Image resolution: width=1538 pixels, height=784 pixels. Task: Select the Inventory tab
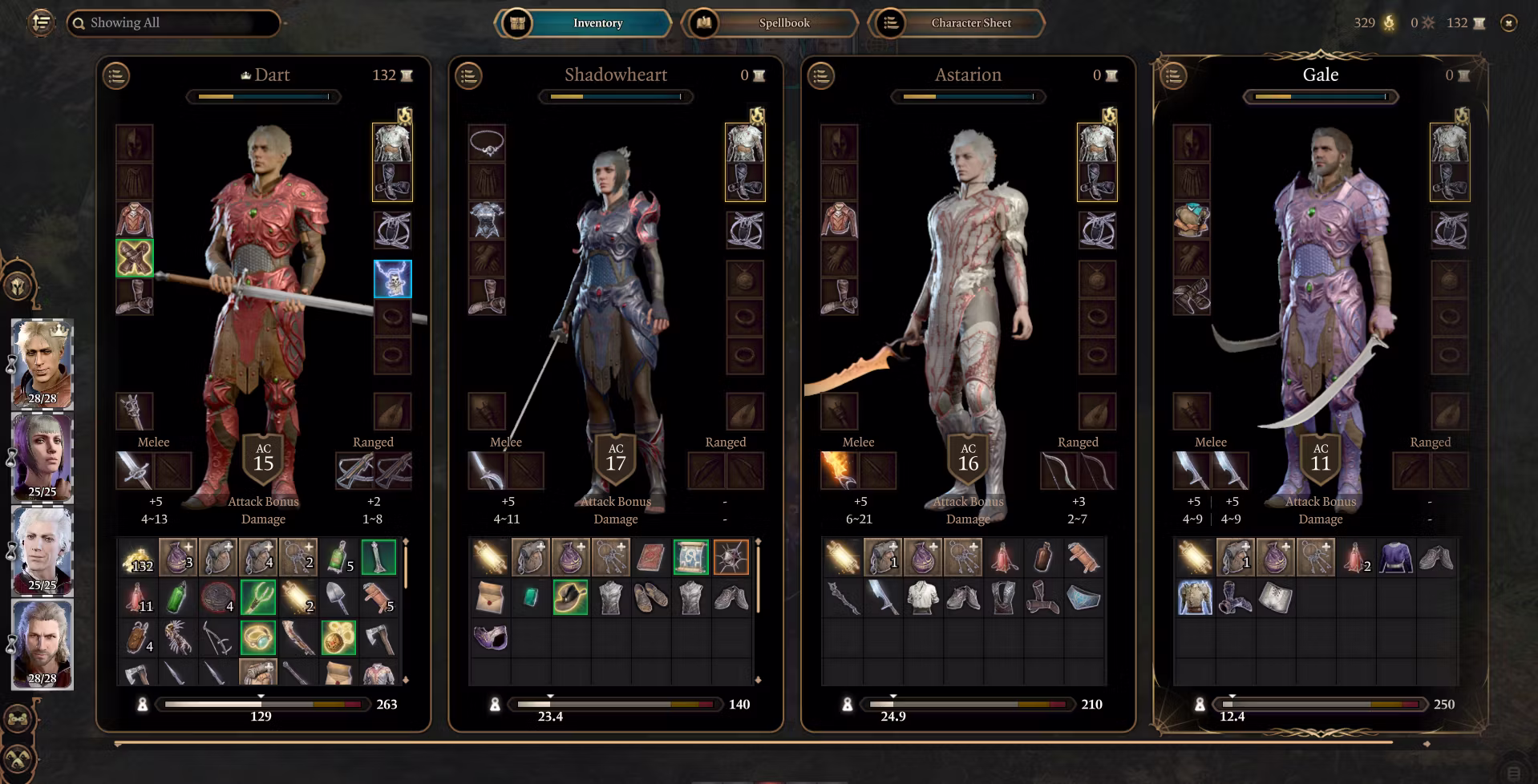point(584,23)
